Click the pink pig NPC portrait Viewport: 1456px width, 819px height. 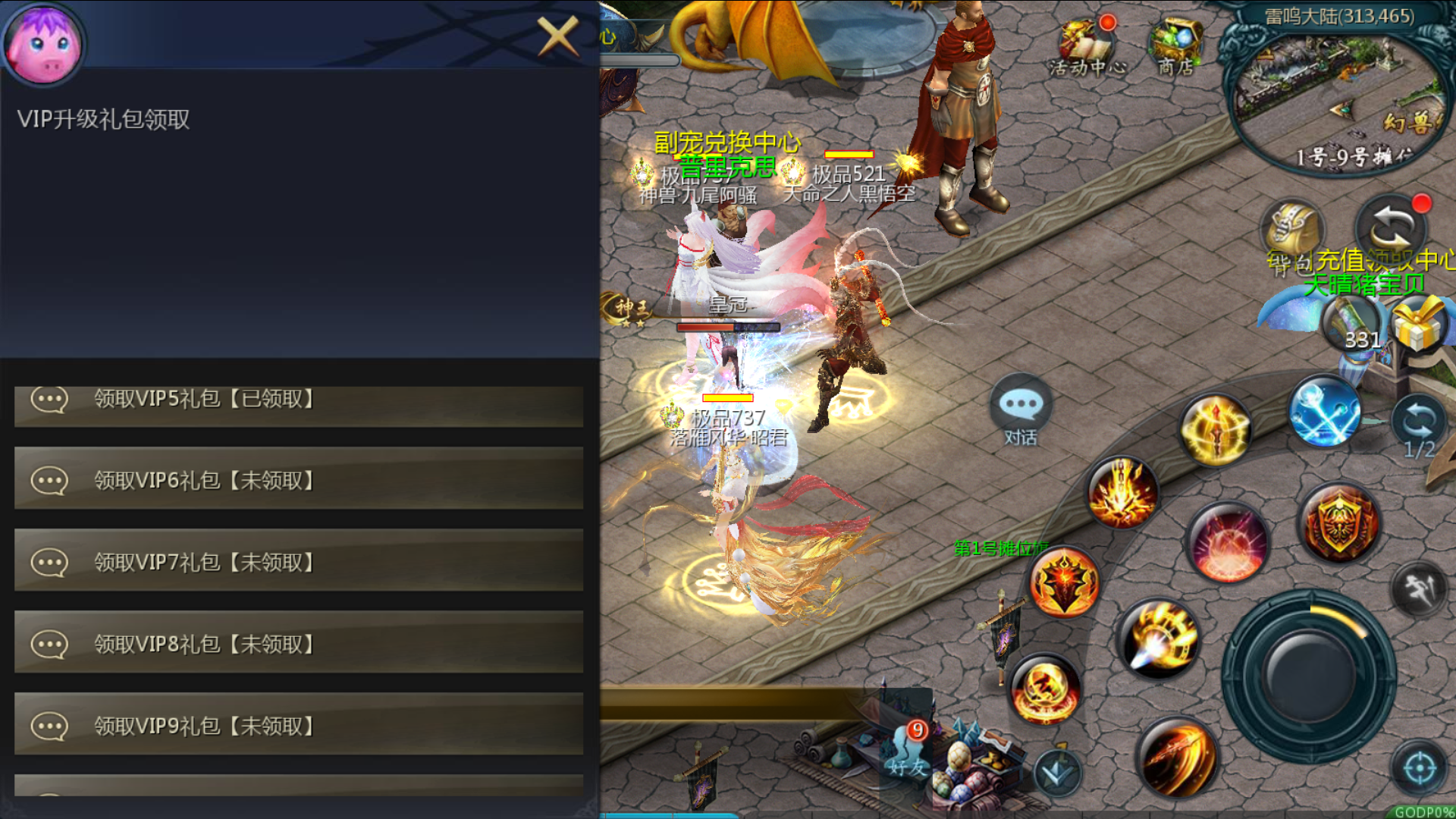click(x=43, y=43)
